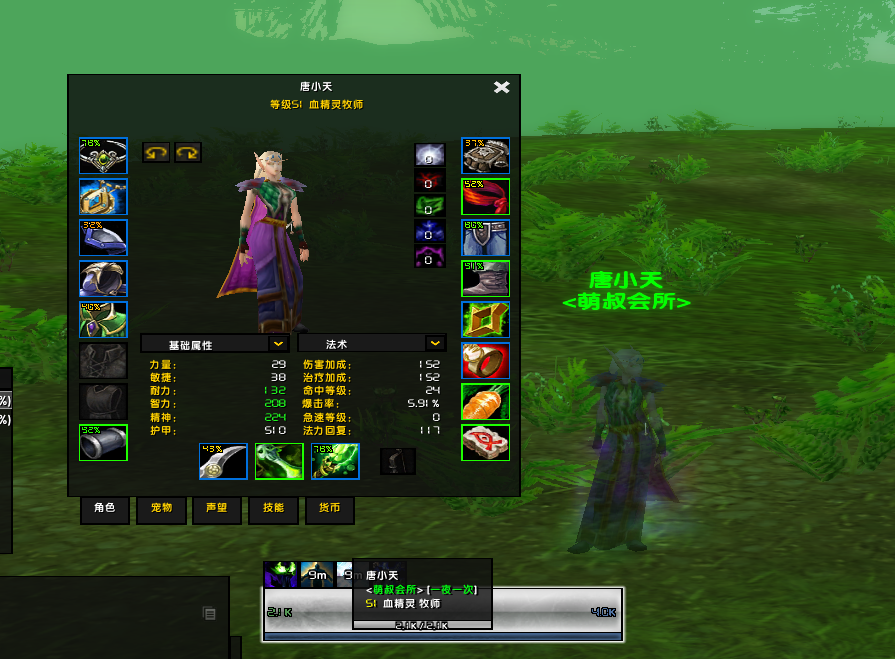Select the blue pants leg slot
This screenshot has height=659, width=895.
[x=486, y=238]
